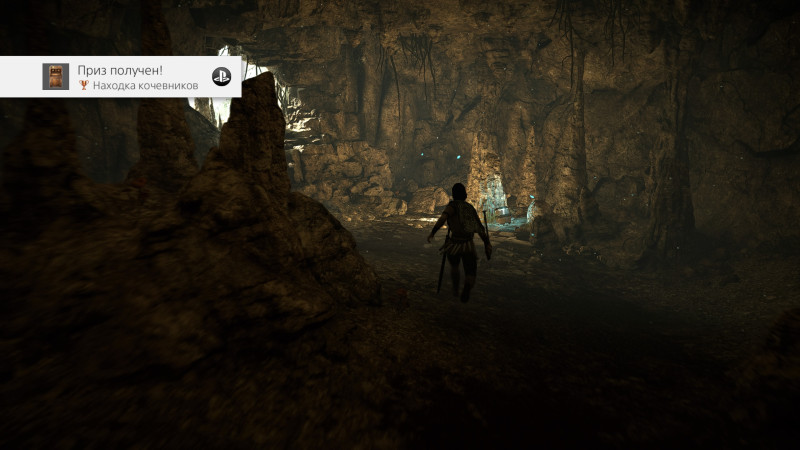This screenshot has width=800, height=450.
Task: Open the "Приз получен!" trophy notification
Action: [140, 77]
